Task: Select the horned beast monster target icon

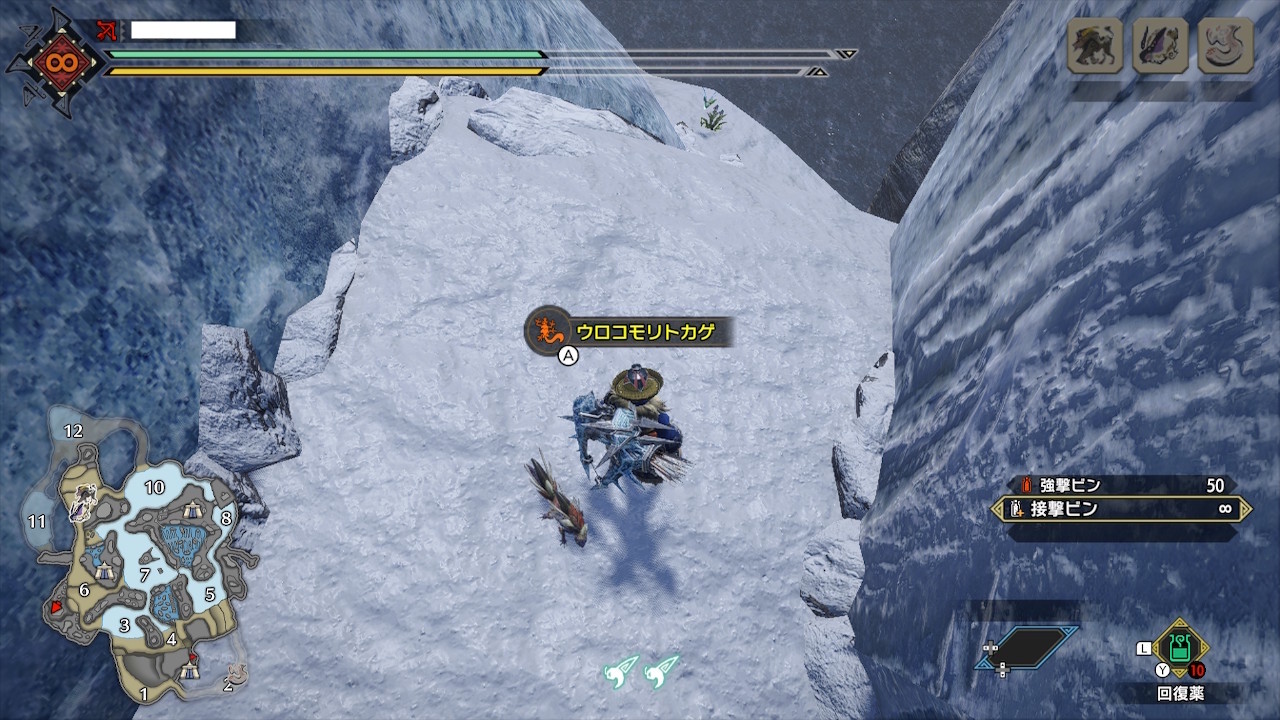Action: click(1094, 45)
